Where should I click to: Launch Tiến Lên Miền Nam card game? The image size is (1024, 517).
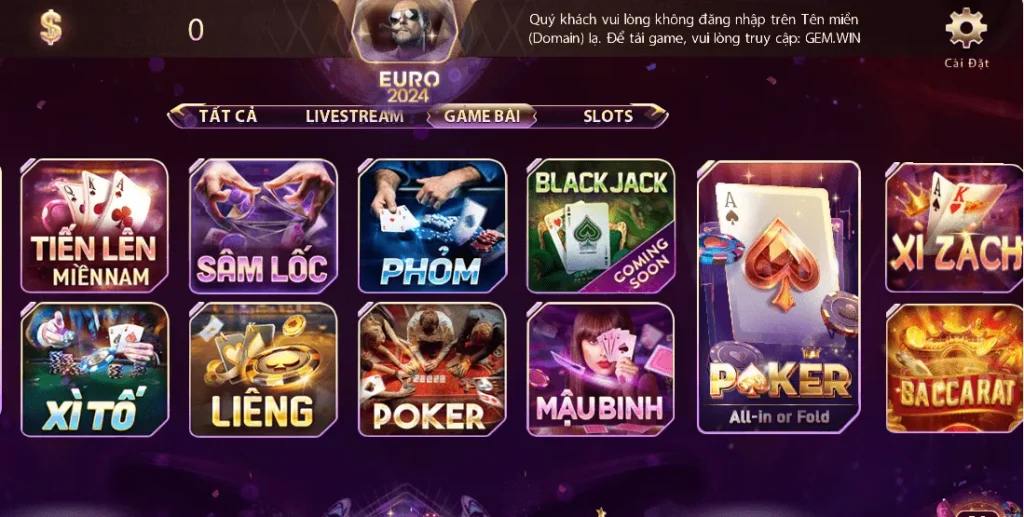[x=94, y=226]
